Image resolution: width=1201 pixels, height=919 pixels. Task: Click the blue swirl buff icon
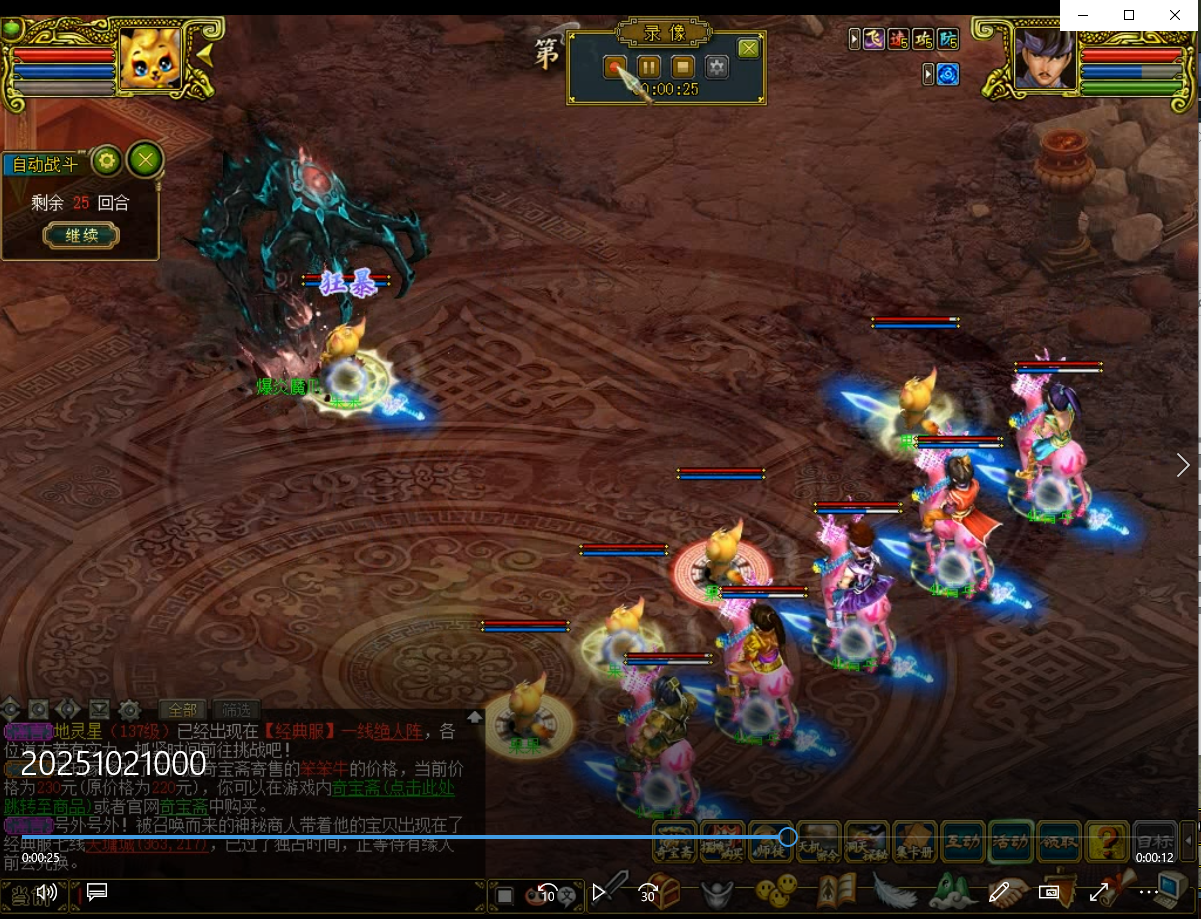[947, 74]
